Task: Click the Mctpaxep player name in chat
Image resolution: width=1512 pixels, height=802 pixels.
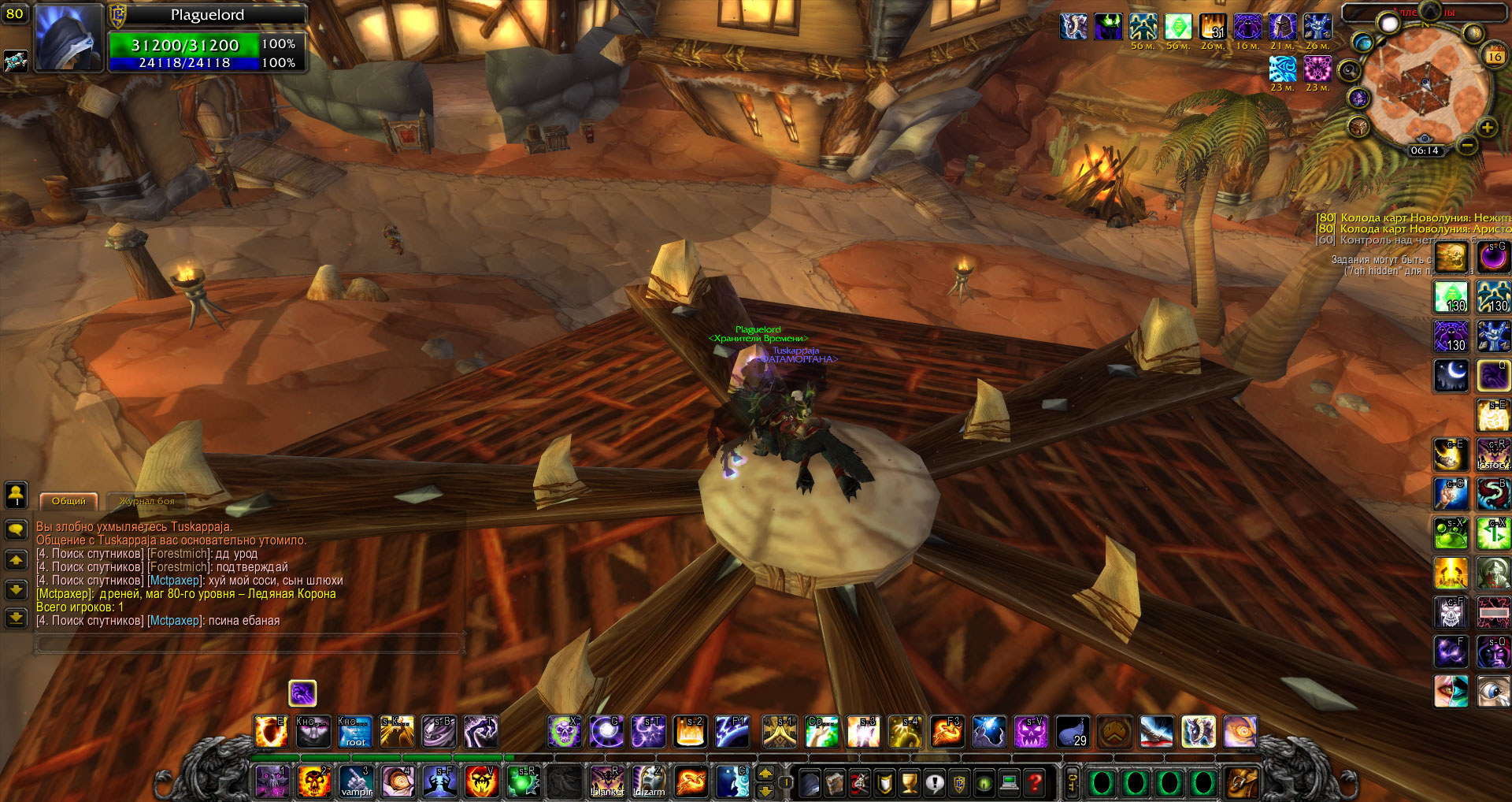Action: 174,581
